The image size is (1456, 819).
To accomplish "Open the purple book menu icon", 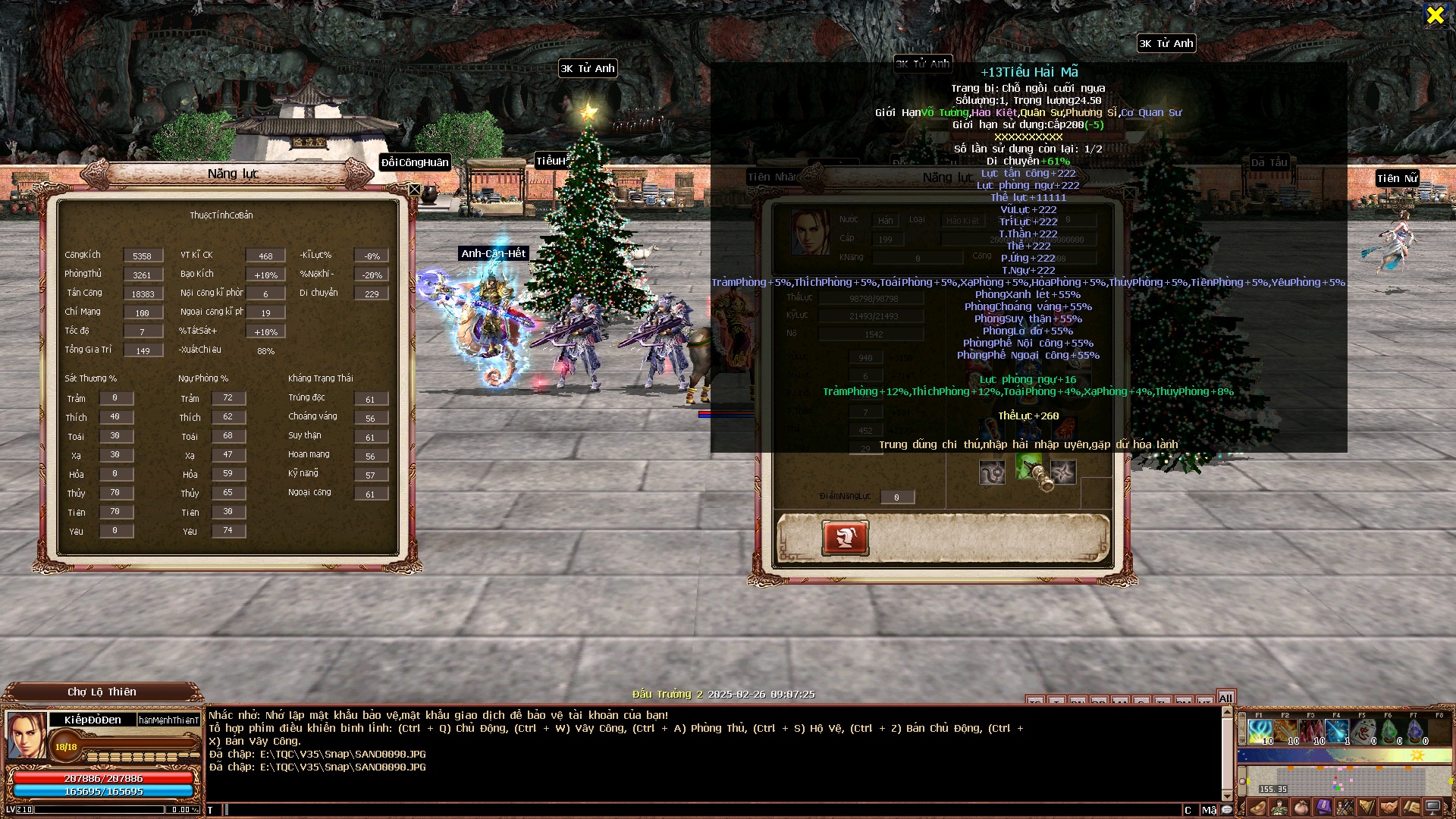I will pyautogui.click(x=1323, y=808).
